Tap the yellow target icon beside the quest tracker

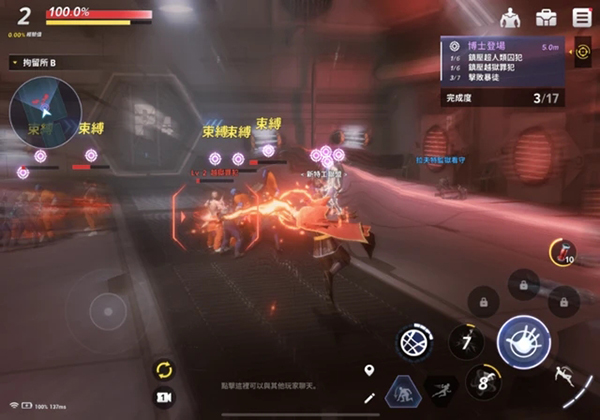pos(583,52)
